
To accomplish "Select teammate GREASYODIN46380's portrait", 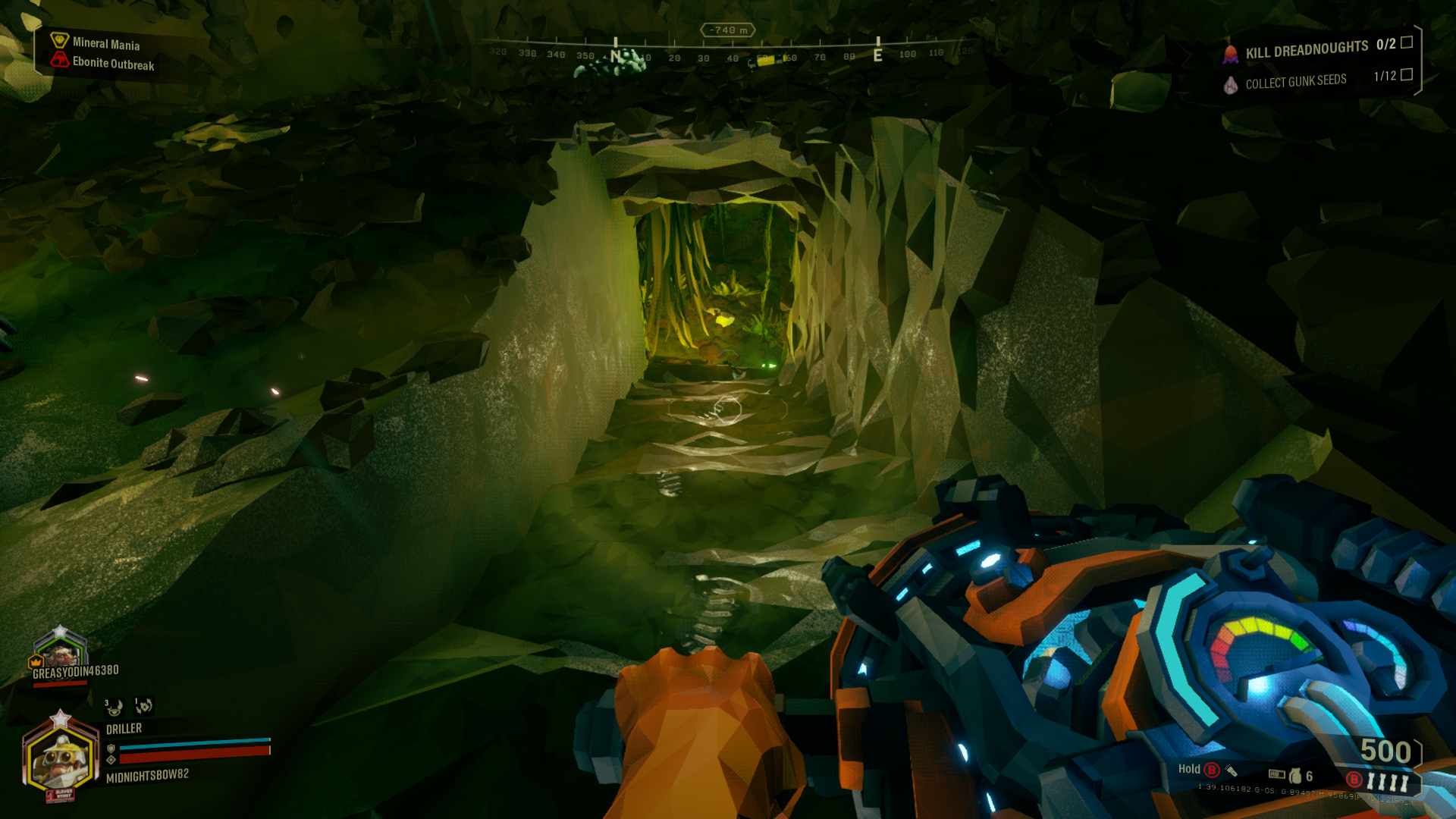I will coord(61,649).
